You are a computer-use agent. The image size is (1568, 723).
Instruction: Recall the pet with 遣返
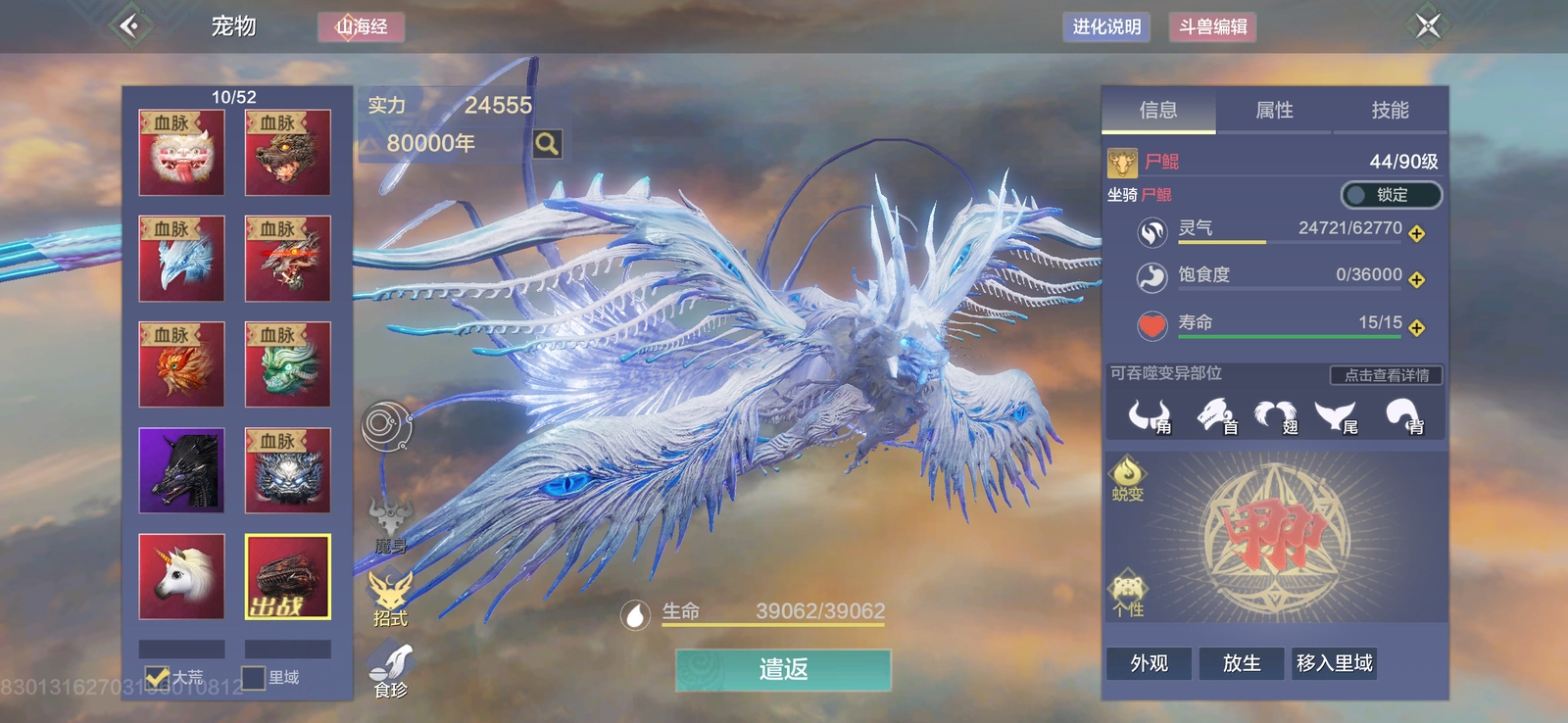coord(783,670)
